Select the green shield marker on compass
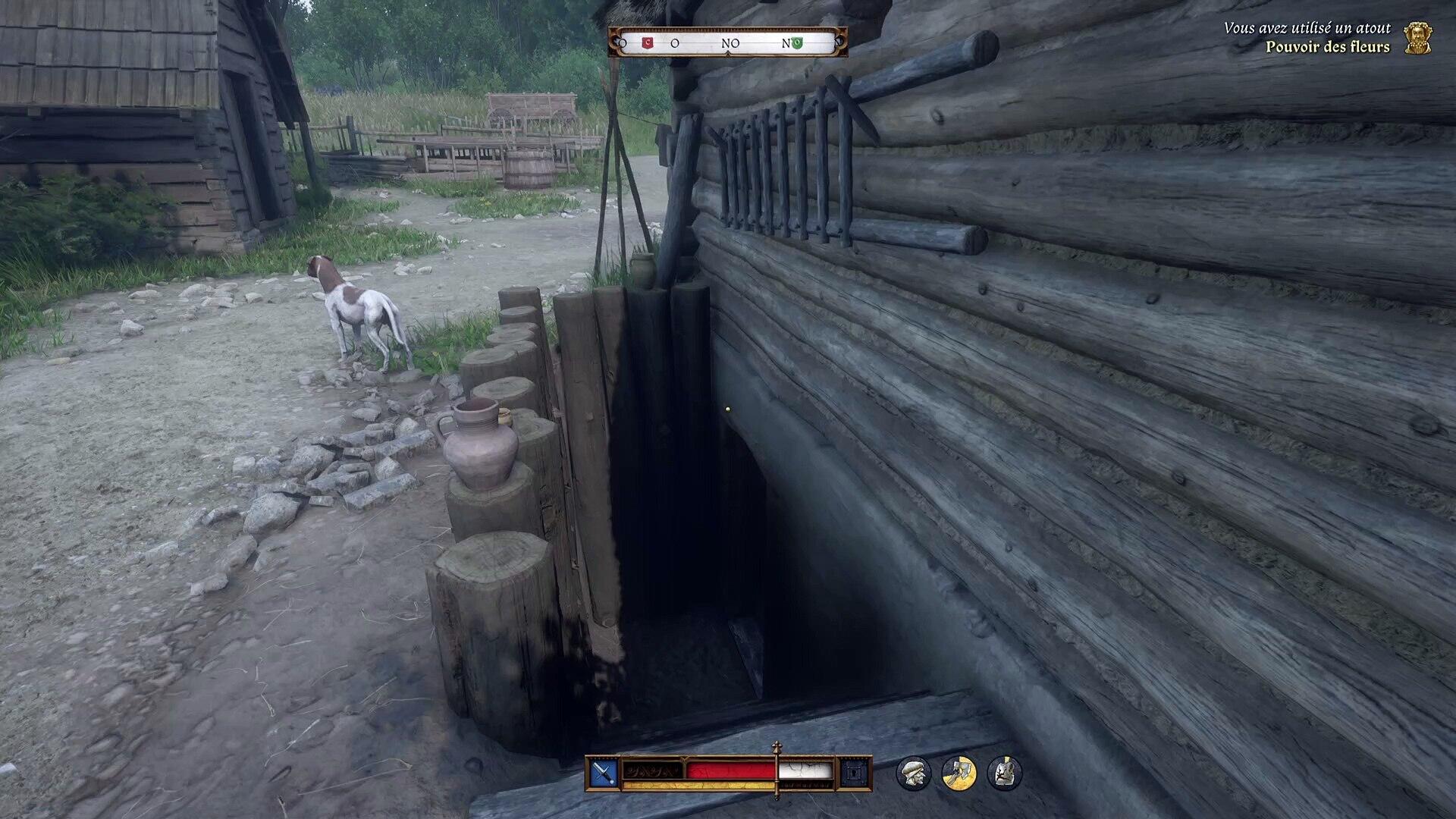The image size is (1456, 819). [x=797, y=43]
